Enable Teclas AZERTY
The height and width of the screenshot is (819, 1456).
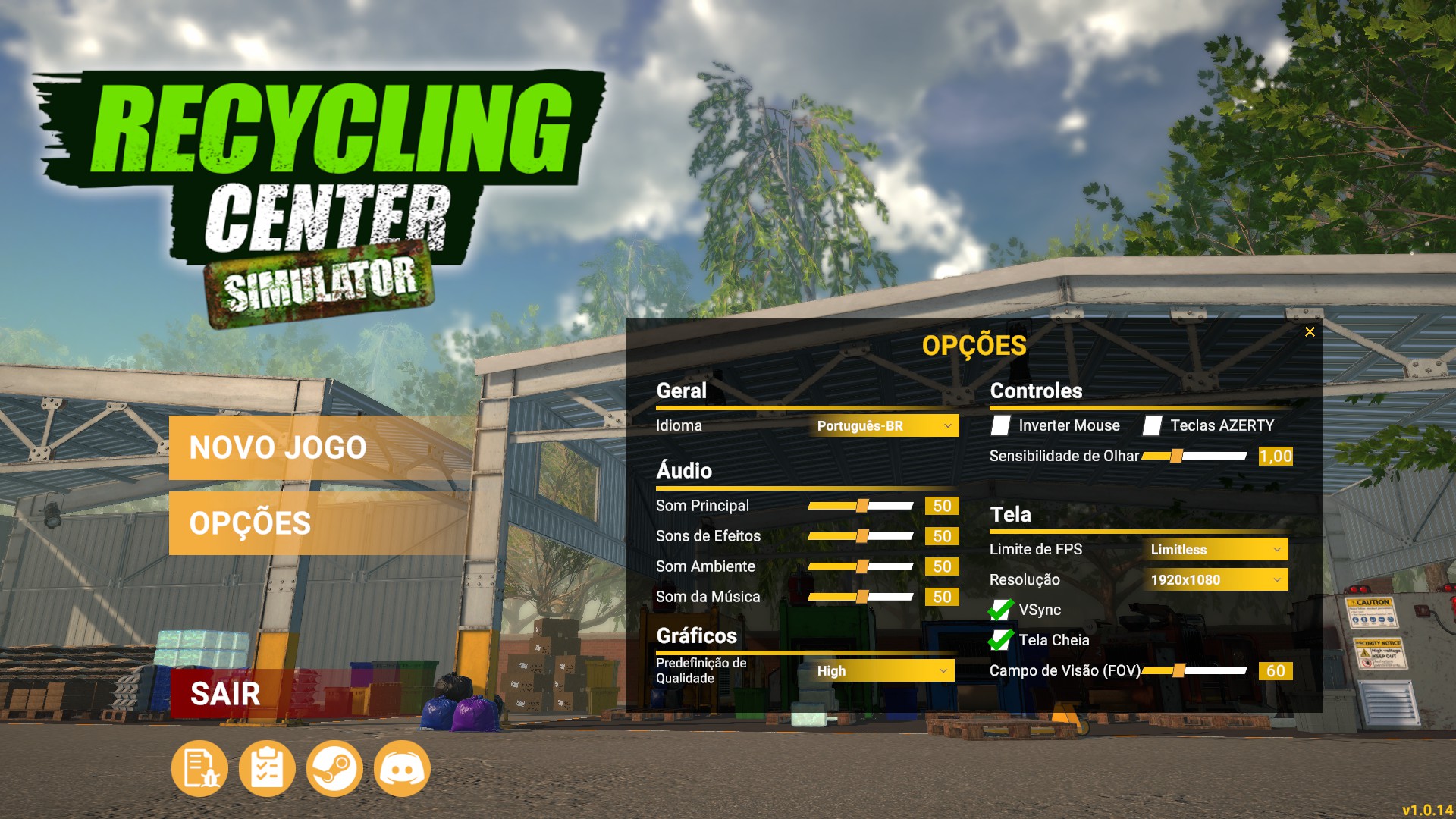[1154, 425]
